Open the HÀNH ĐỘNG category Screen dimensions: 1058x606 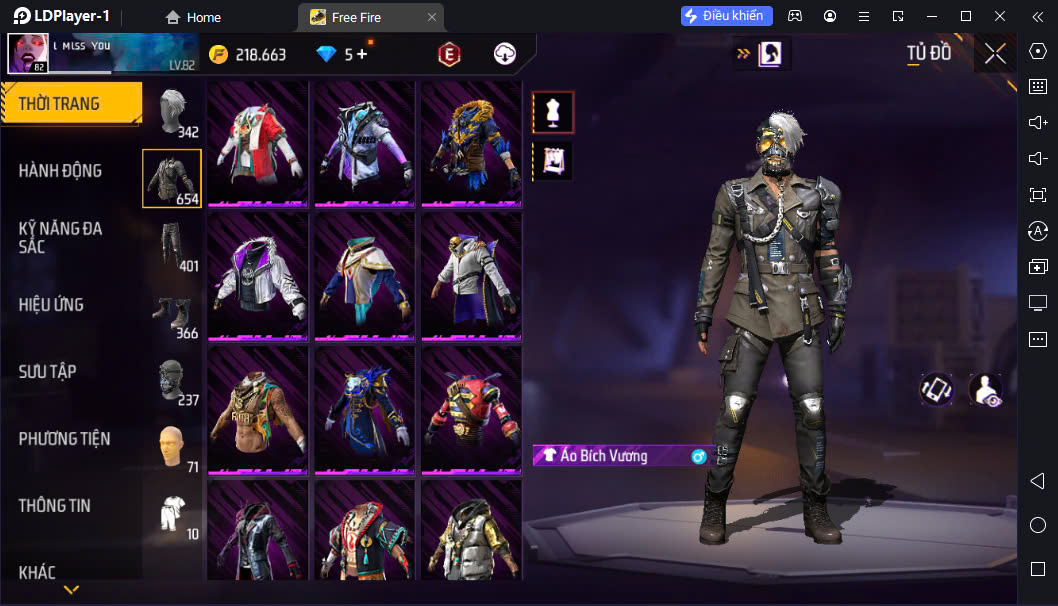[x=62, y=171]
